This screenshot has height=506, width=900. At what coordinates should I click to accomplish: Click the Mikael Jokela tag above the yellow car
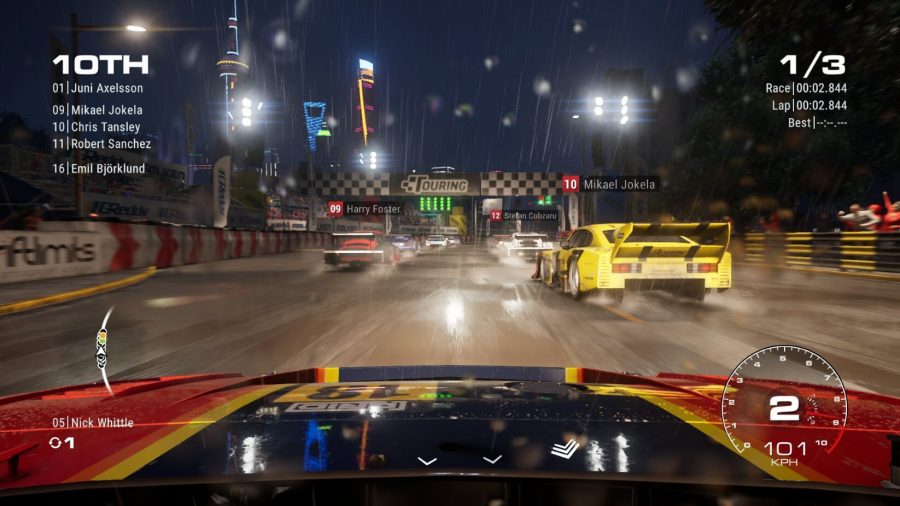[609, 184]
